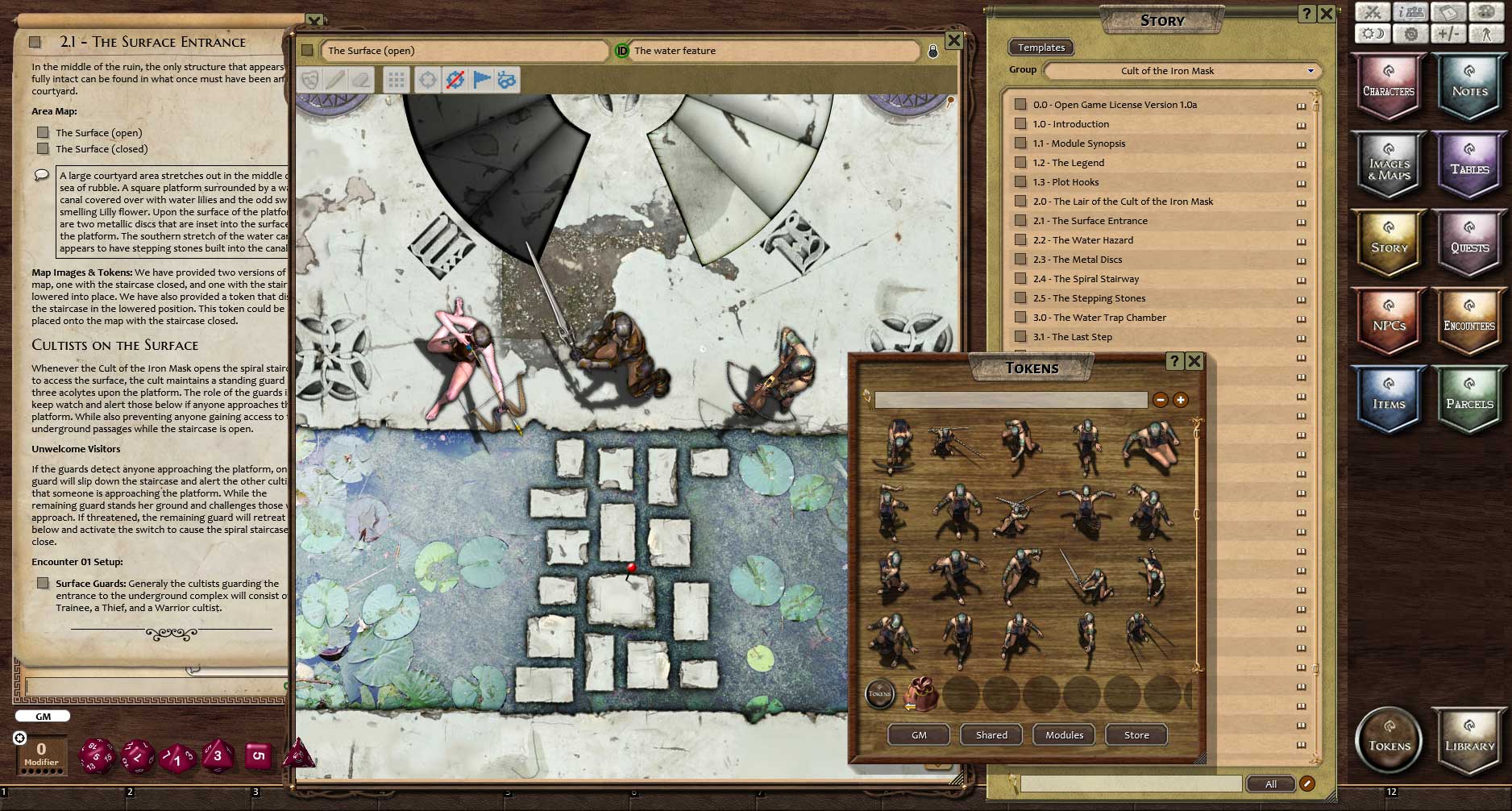Open token Modules list

point(1064,735)
